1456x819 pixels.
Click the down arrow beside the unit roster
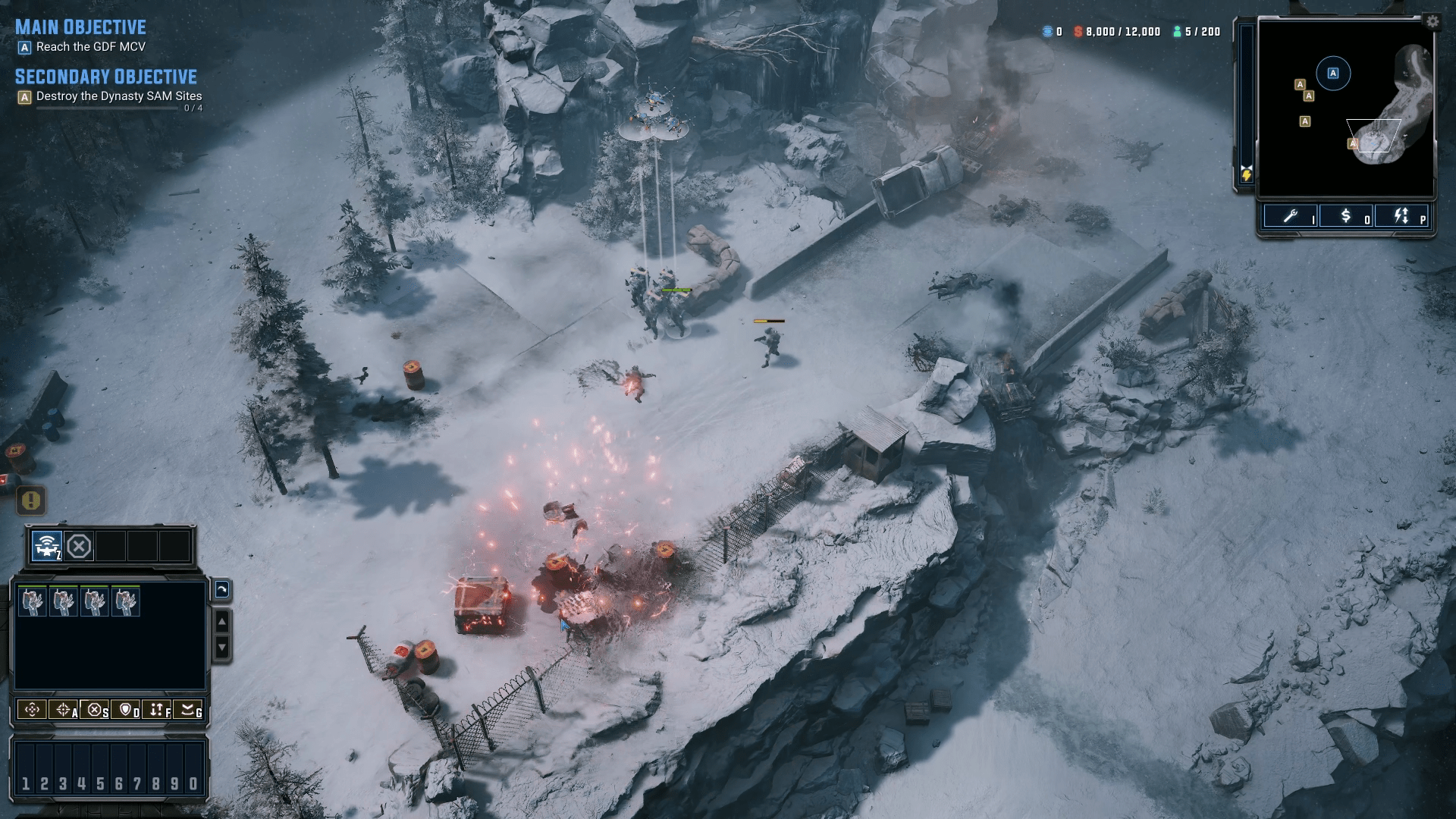point(221,648)
